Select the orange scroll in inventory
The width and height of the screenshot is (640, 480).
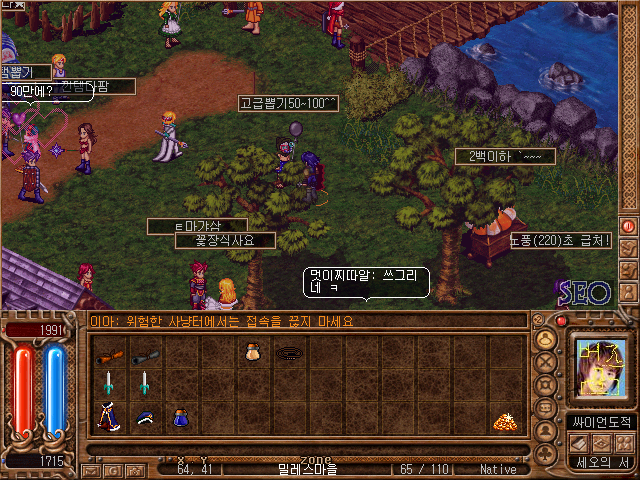coord(109,354)
